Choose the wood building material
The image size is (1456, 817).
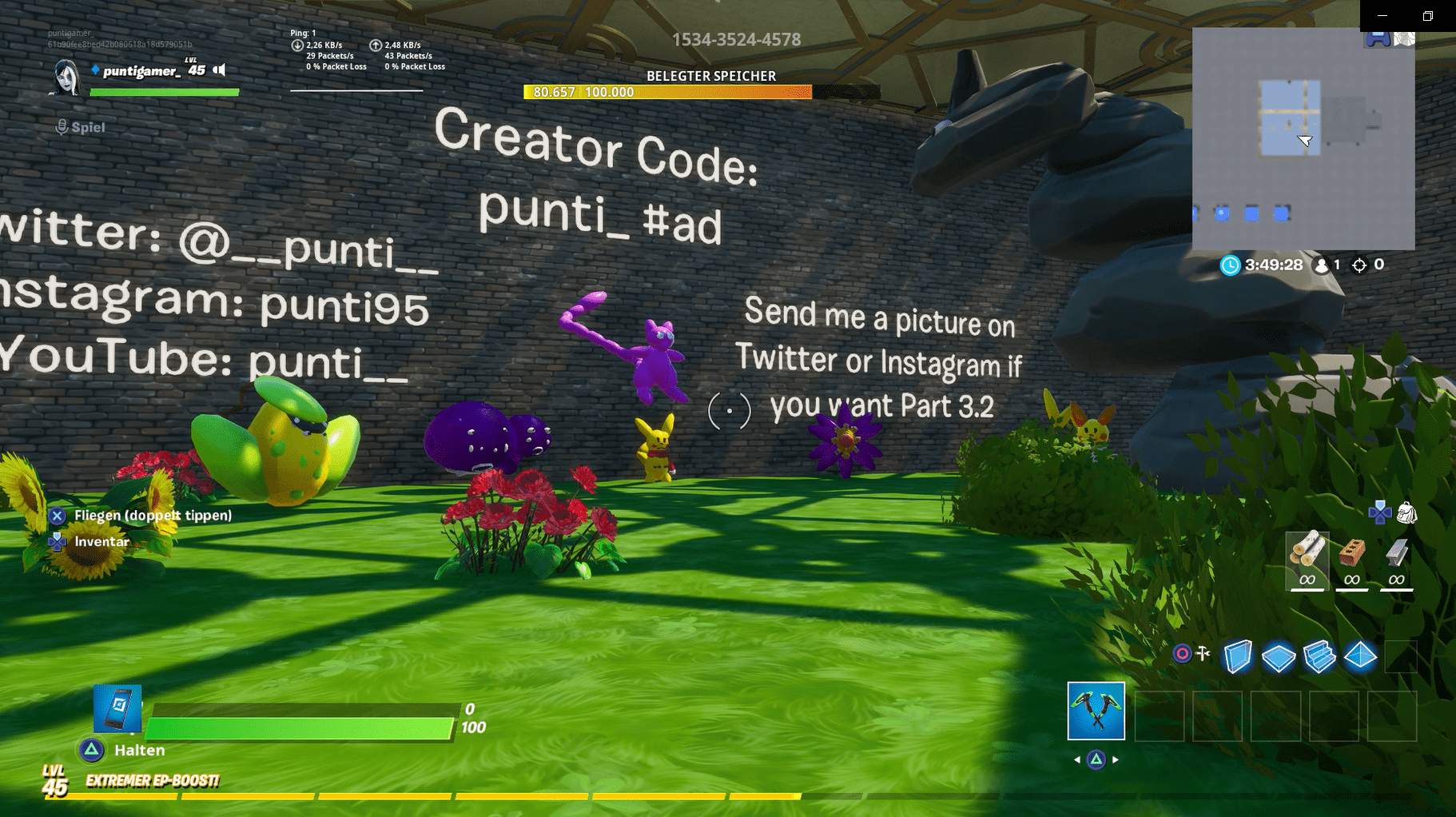click(x=1307, y=560)
